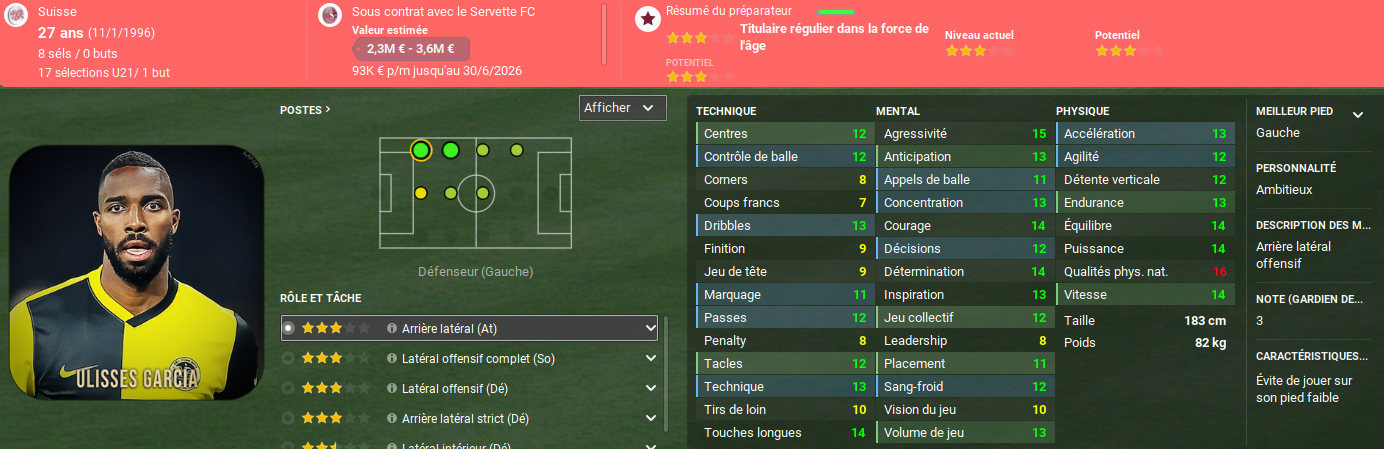
Task: Click the Suisse nationality flag icon
Action: click(x=15, y=15)
